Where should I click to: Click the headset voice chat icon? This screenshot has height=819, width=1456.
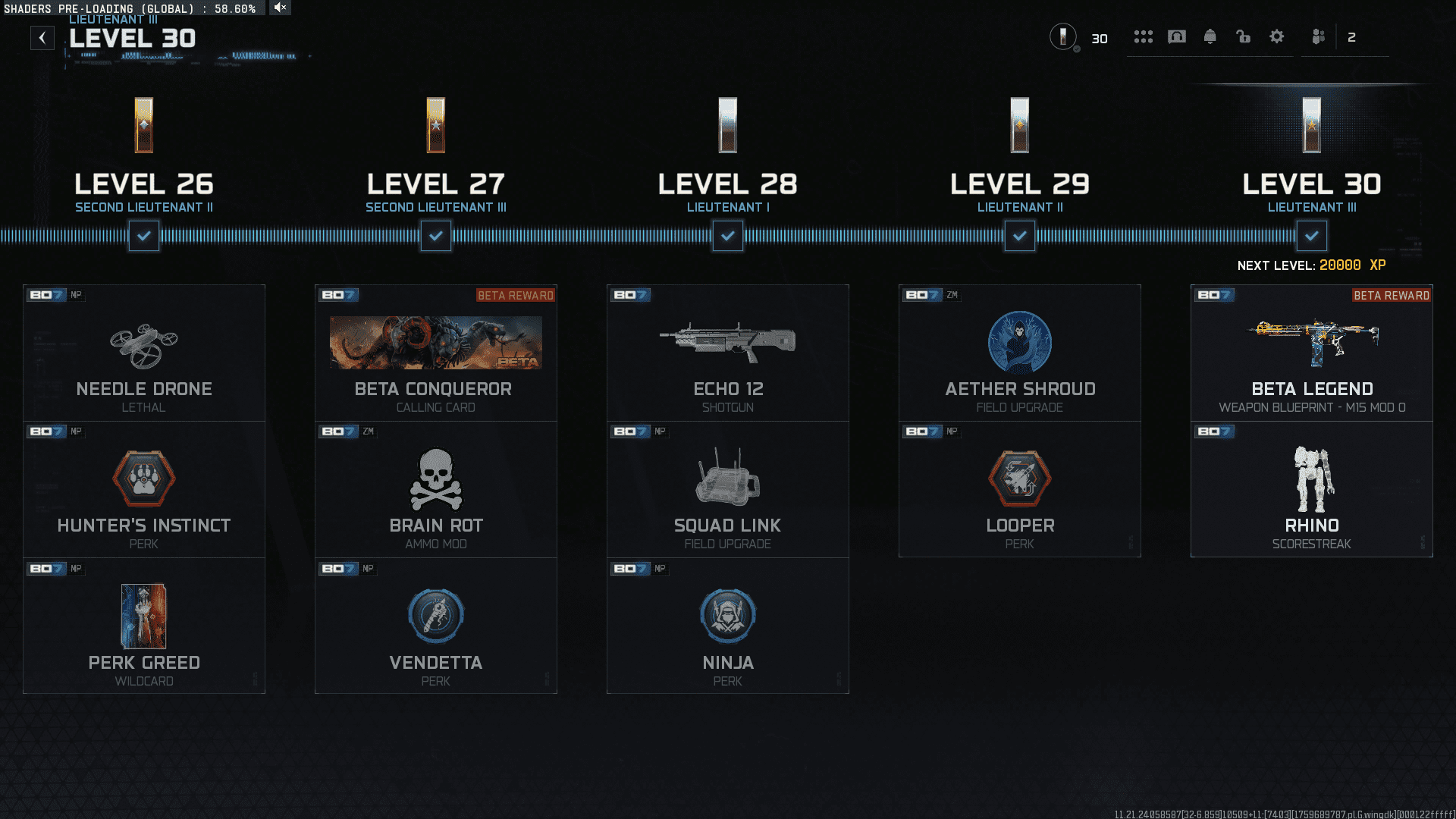(1177, 36)
